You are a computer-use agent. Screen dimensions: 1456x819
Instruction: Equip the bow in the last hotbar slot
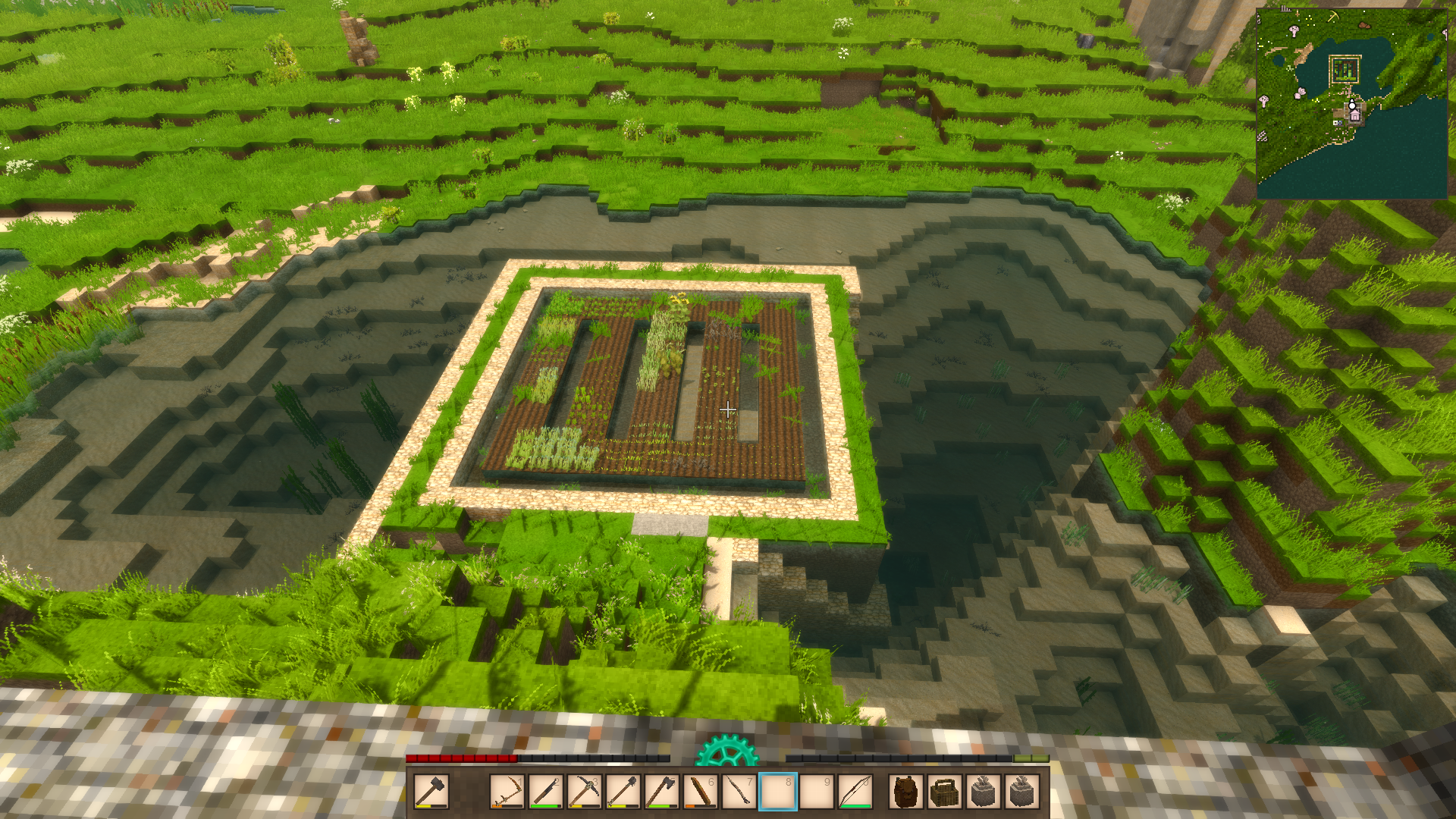tap(855, 792)
